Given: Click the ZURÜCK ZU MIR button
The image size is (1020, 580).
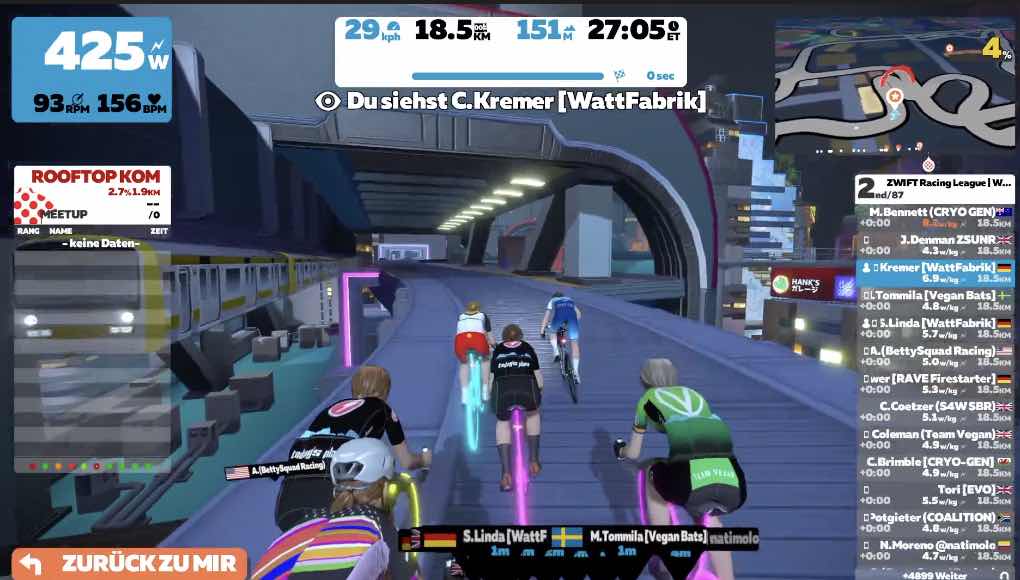Looking at the screenshot, I should coord(129,563).
